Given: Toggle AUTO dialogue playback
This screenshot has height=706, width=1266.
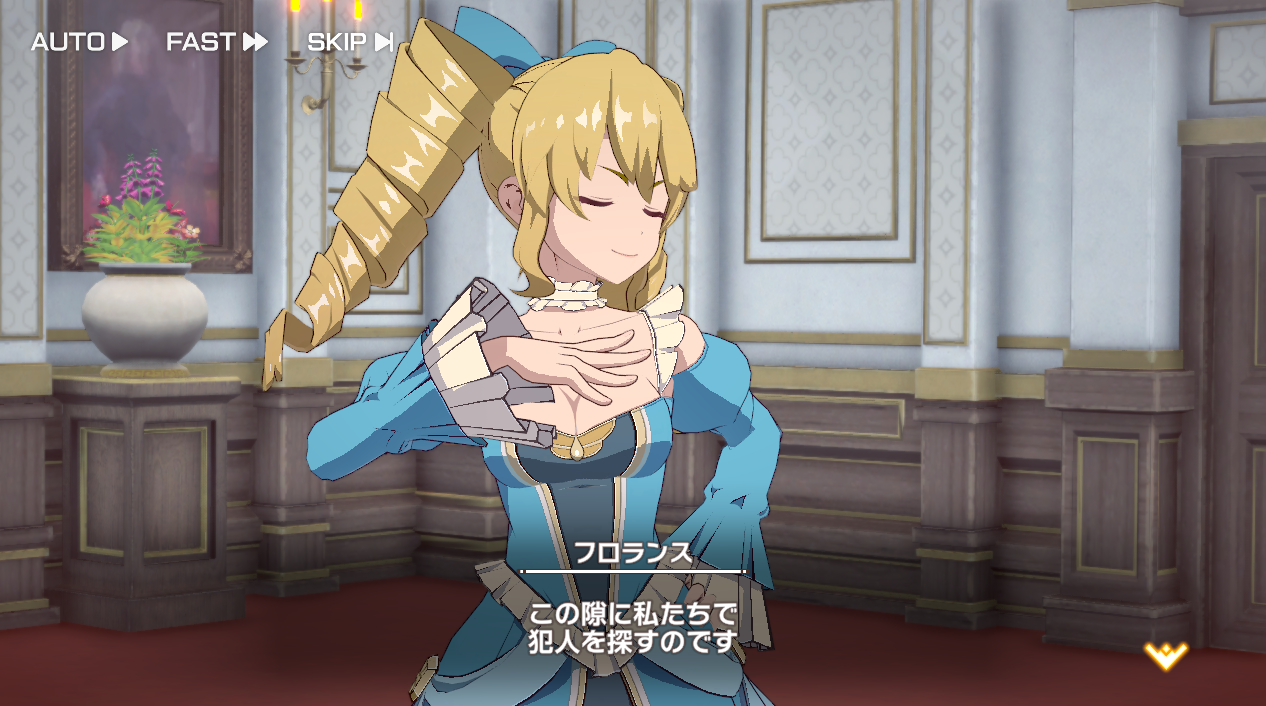Looking at the screenshot, I should (x=80, y=42).
